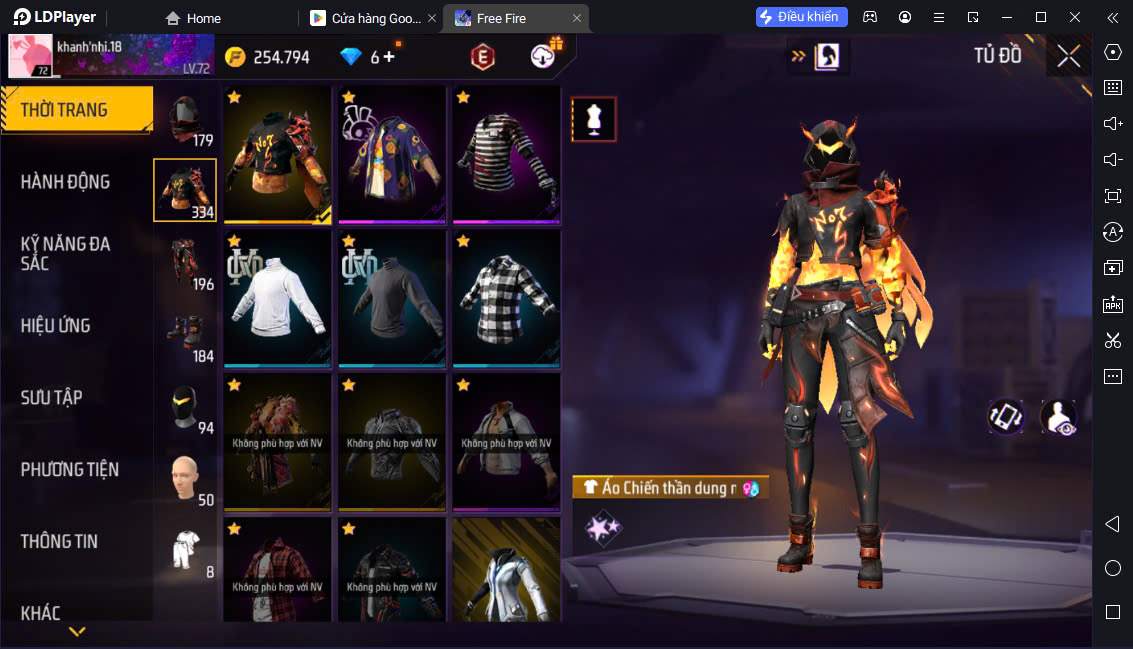Image resolution: width=1133 pixels, height=649 pixels.
Task: Select the white turtleneck sweater item
Action: 277,298
